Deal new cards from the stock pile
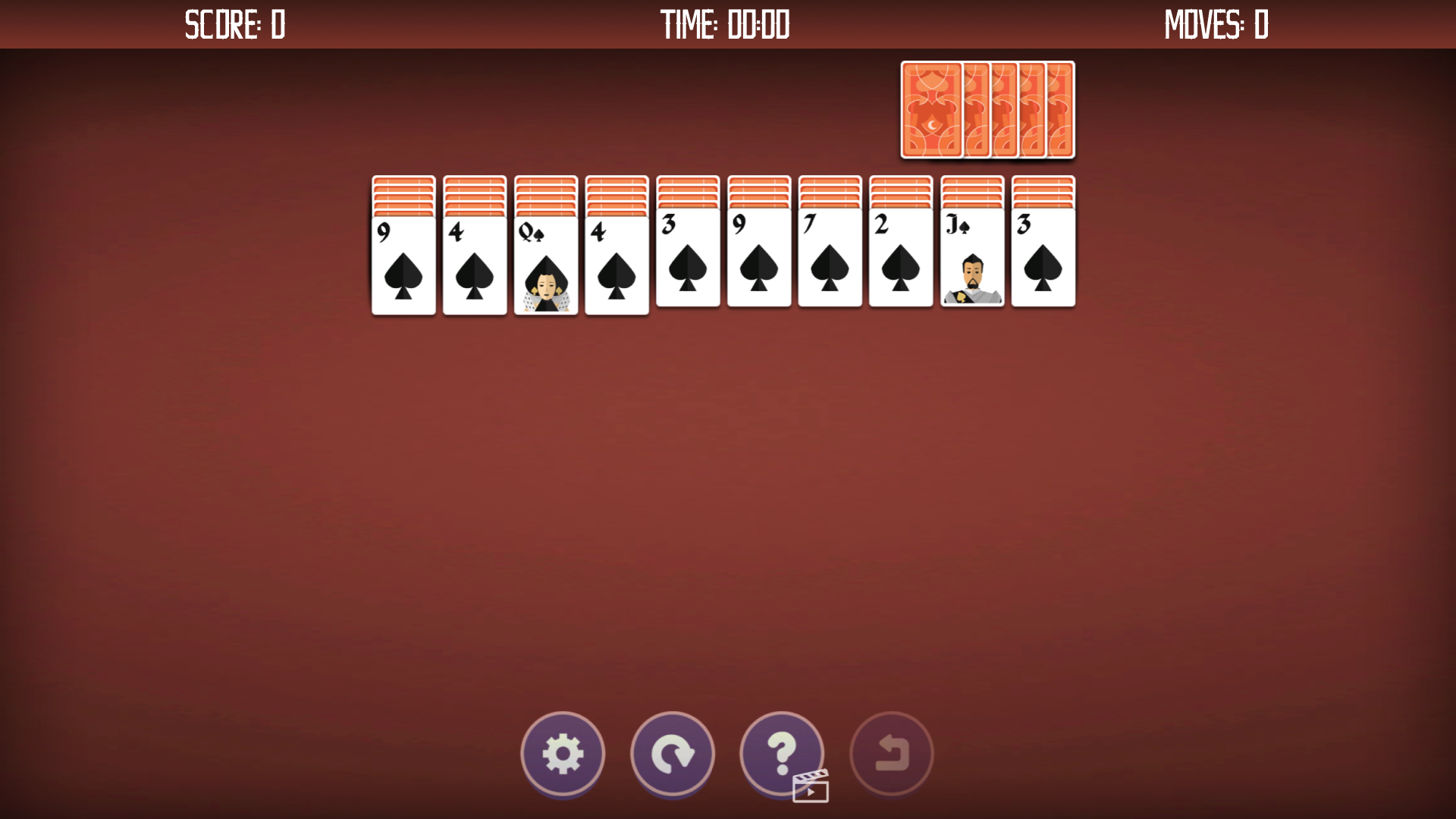Image resolution: width=1456 pixels, height=819 pixels. coord(986,110)
